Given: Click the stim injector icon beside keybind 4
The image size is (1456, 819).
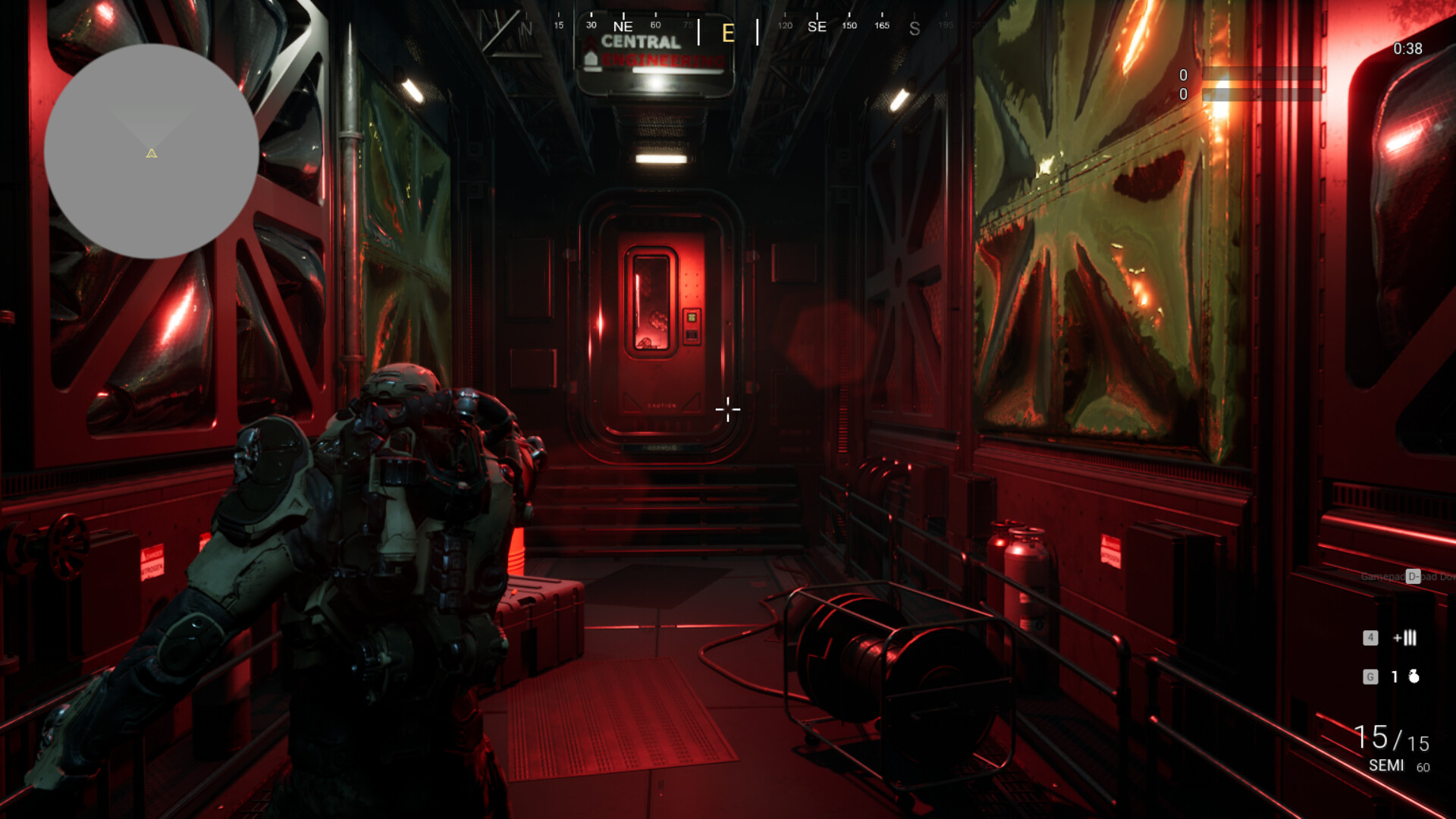Looking at the screenshot, I should tap(1405, 639).
